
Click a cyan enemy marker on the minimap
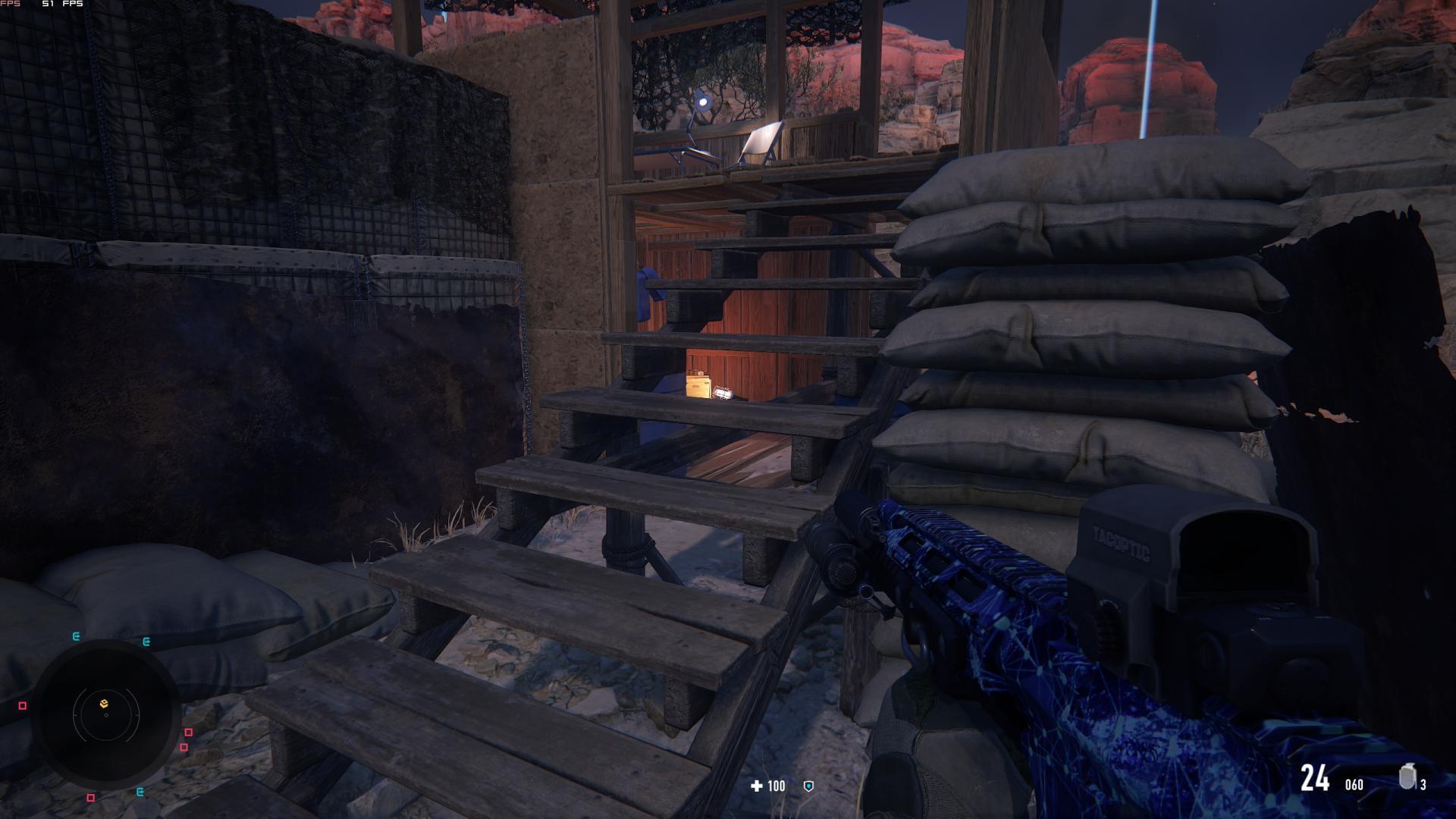(x=76, y=636)
